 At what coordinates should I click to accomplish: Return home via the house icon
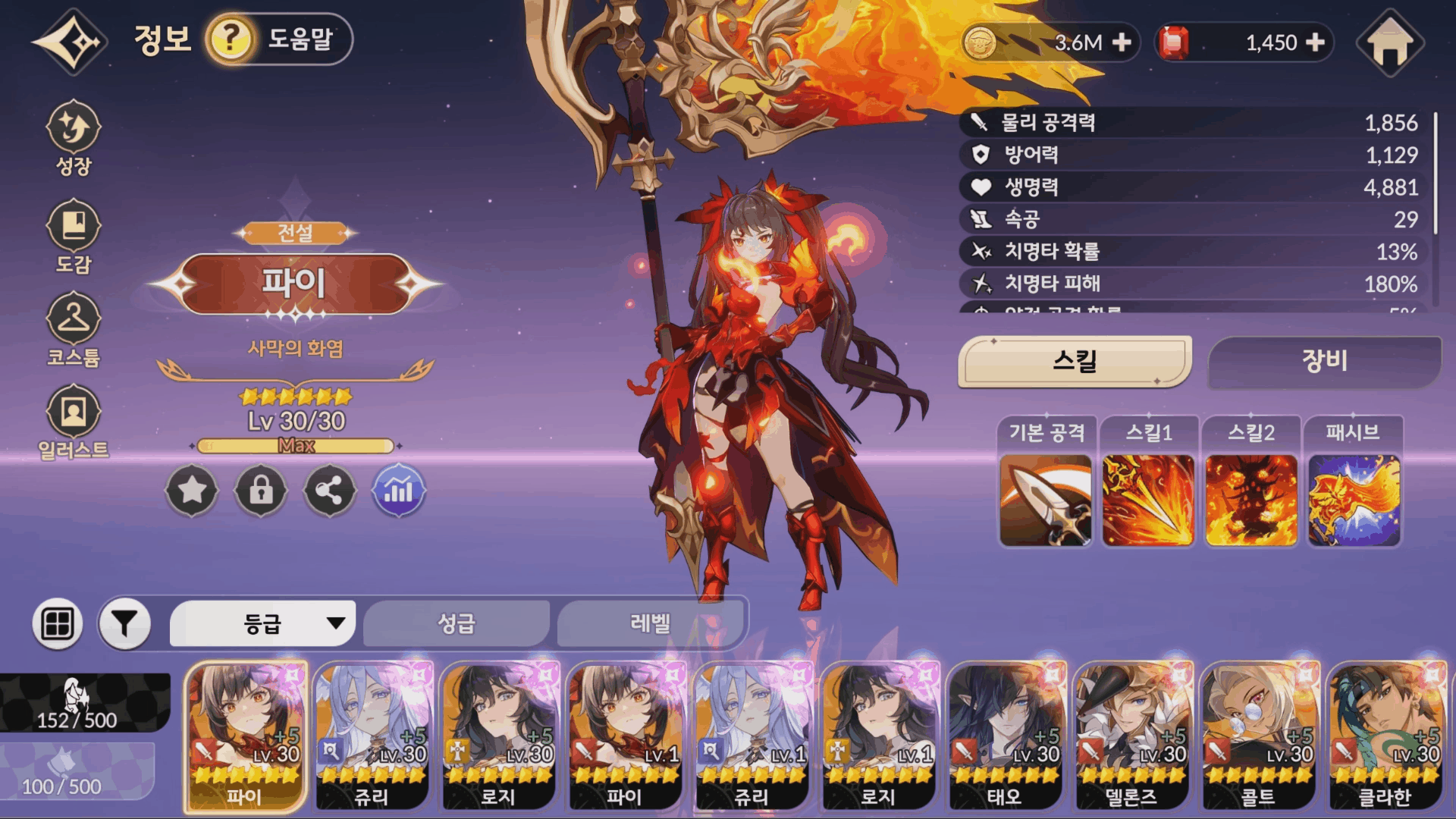coord(1390,42)
